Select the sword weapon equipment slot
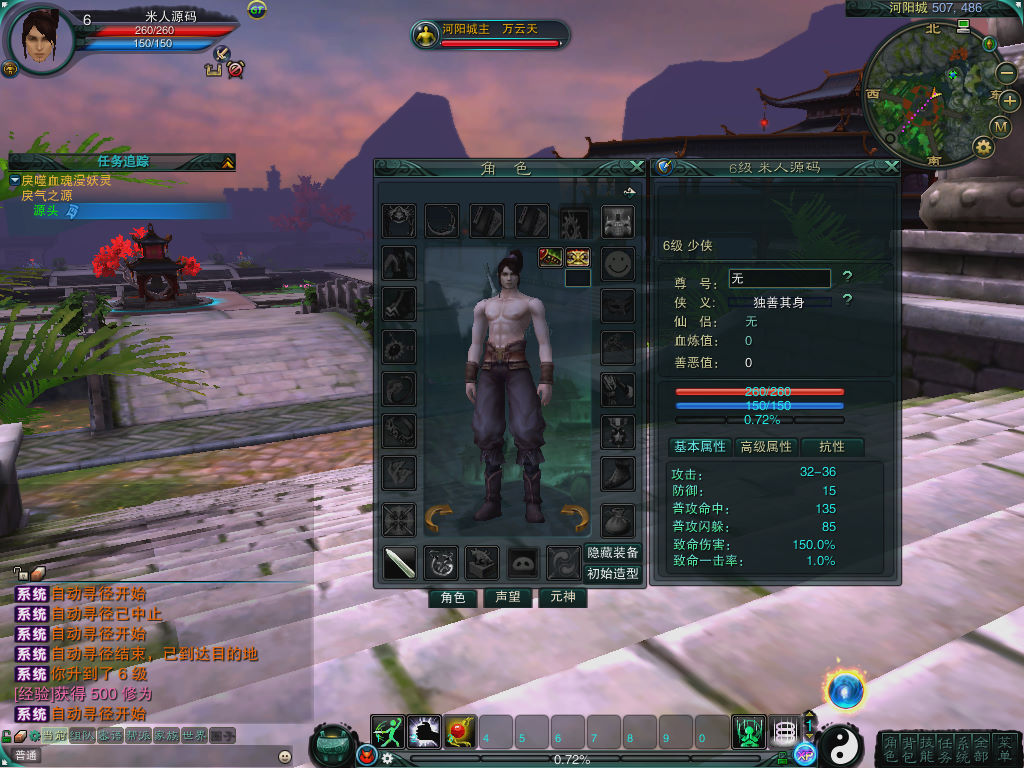Viewport: 1024px width, 768px height. [400, 563]
